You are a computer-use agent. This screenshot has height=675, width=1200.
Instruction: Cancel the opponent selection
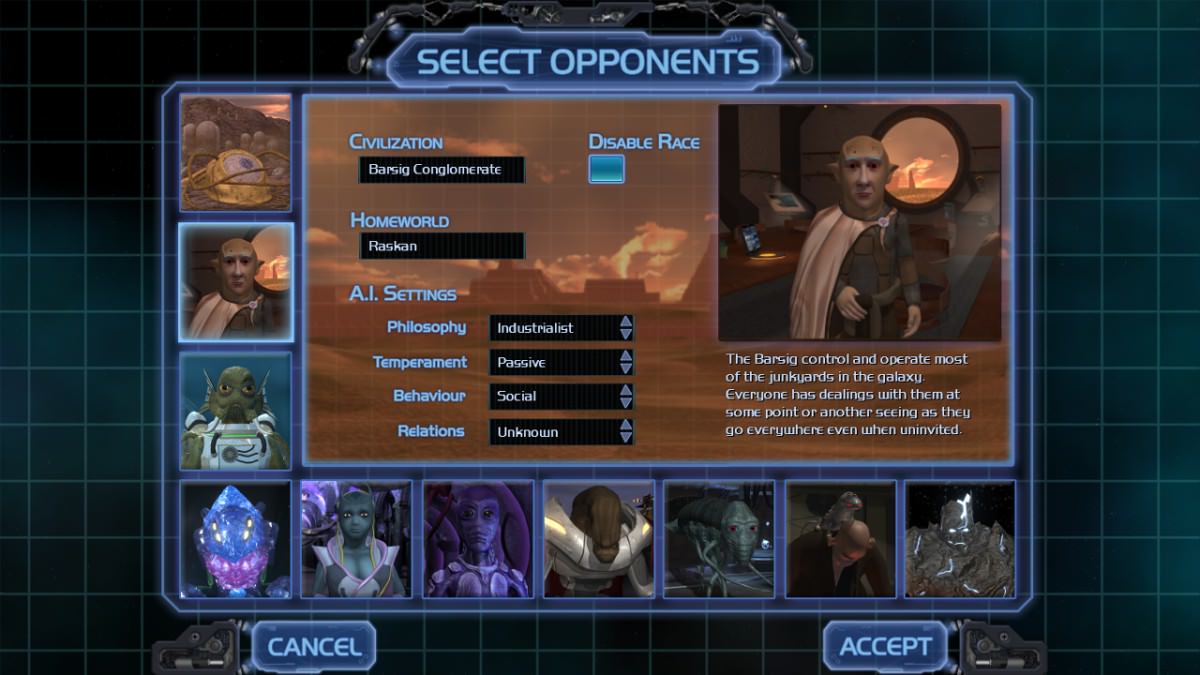[x=313, y=646]
